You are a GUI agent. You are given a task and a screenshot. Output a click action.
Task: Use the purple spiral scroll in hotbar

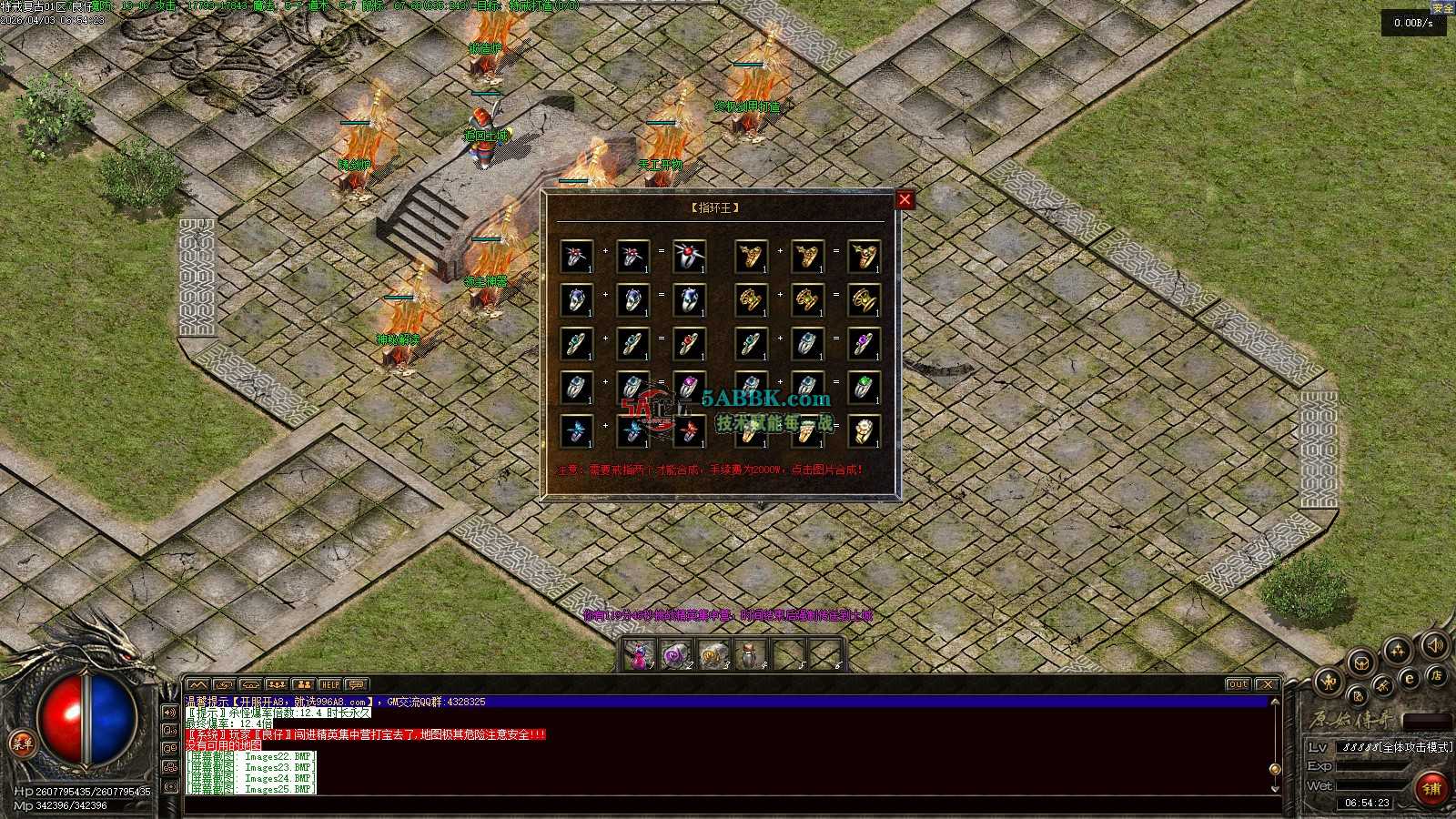676,655
